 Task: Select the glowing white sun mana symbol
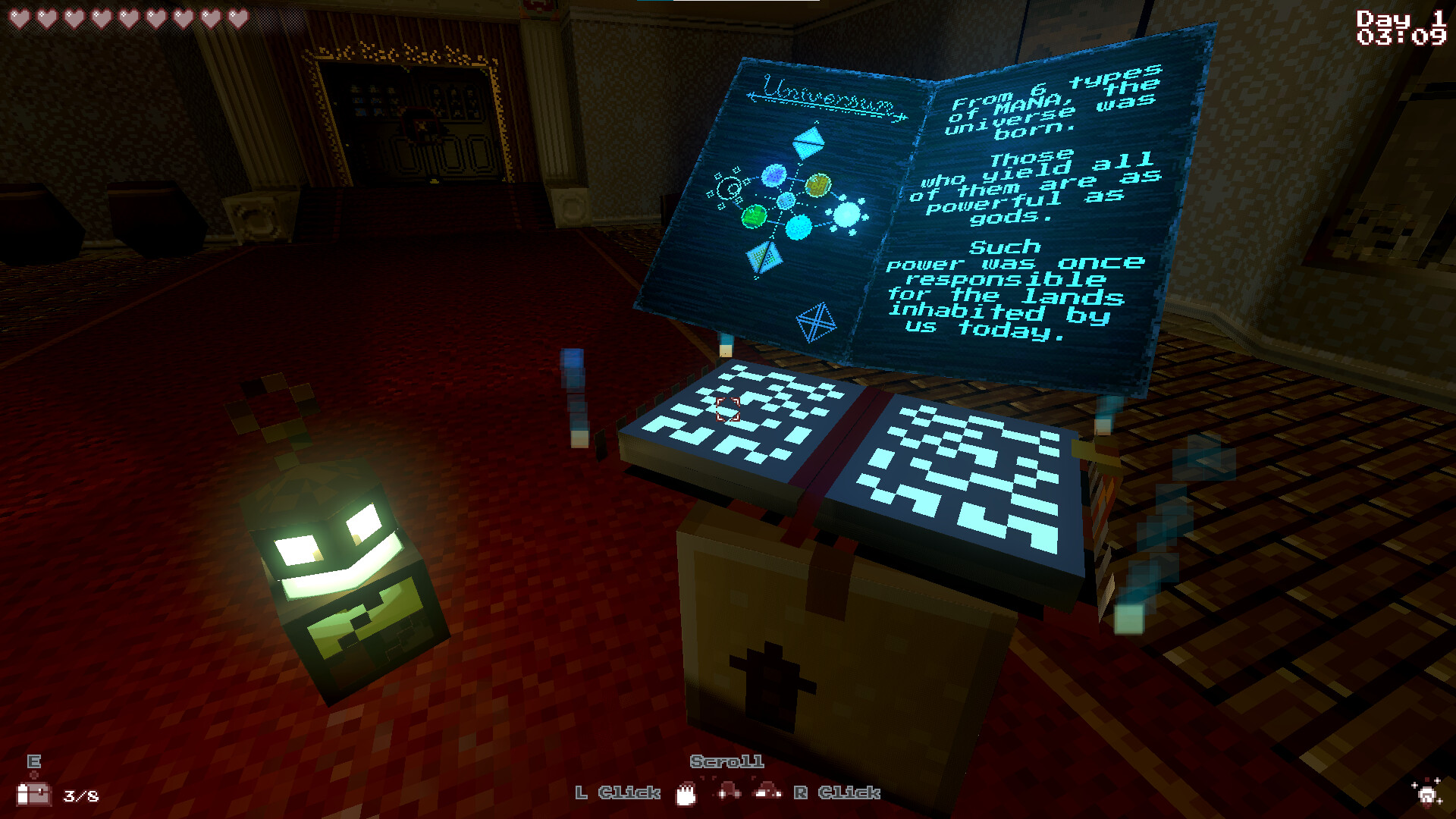point(848,213)
